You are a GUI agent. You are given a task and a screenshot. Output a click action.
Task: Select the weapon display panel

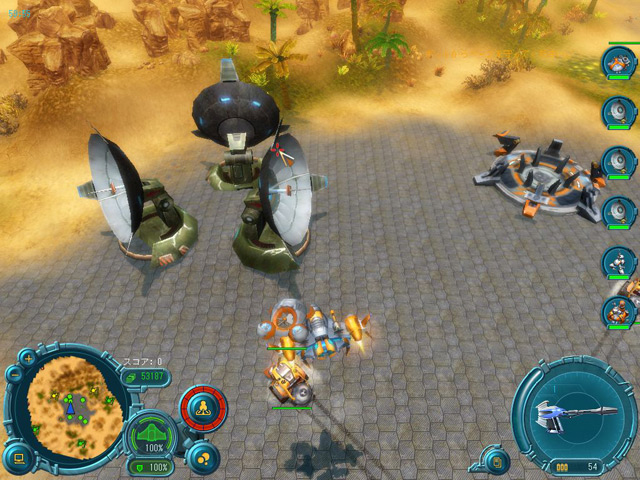573,413
